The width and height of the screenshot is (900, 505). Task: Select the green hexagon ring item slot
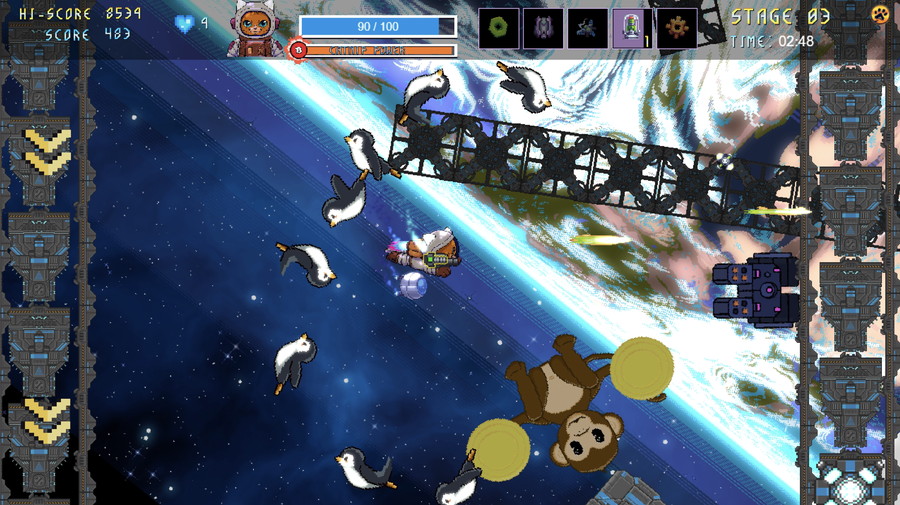[x=498, y=28]
